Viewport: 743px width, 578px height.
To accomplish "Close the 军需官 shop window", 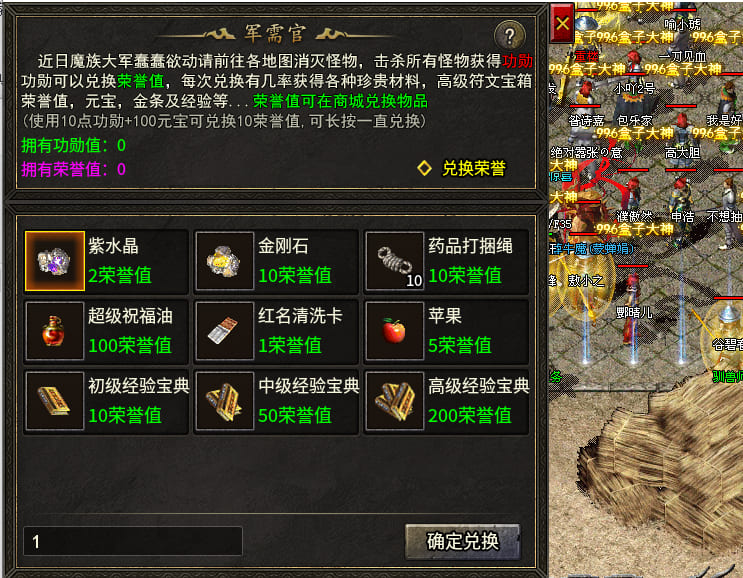I will (563, 21).
